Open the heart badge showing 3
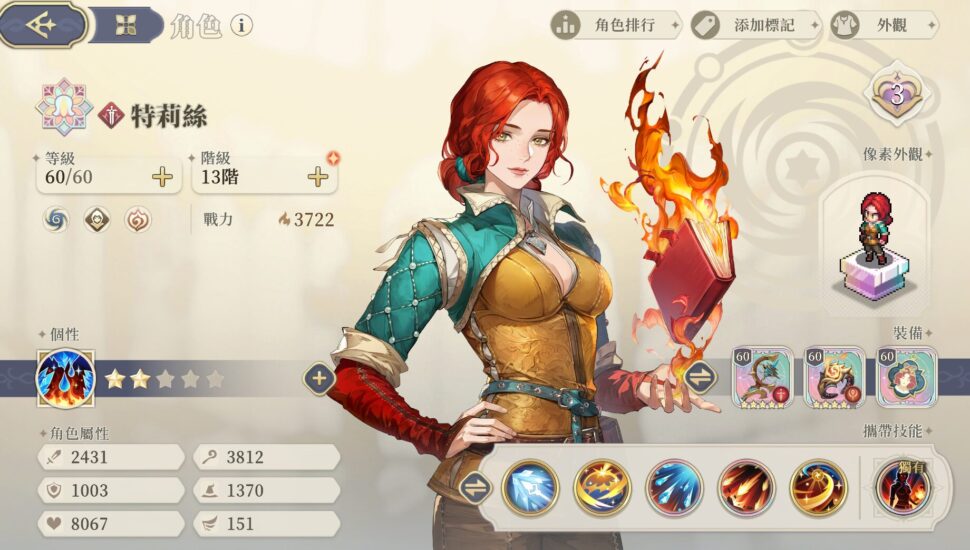This screenshot has height=550, width=970. 897,95
